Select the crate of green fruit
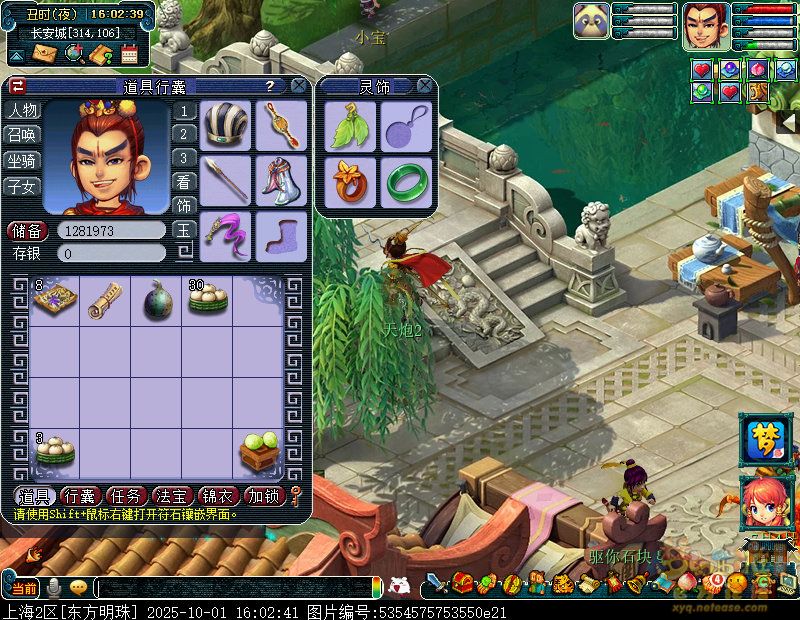800x620 pixels. (x=259, y=452)
